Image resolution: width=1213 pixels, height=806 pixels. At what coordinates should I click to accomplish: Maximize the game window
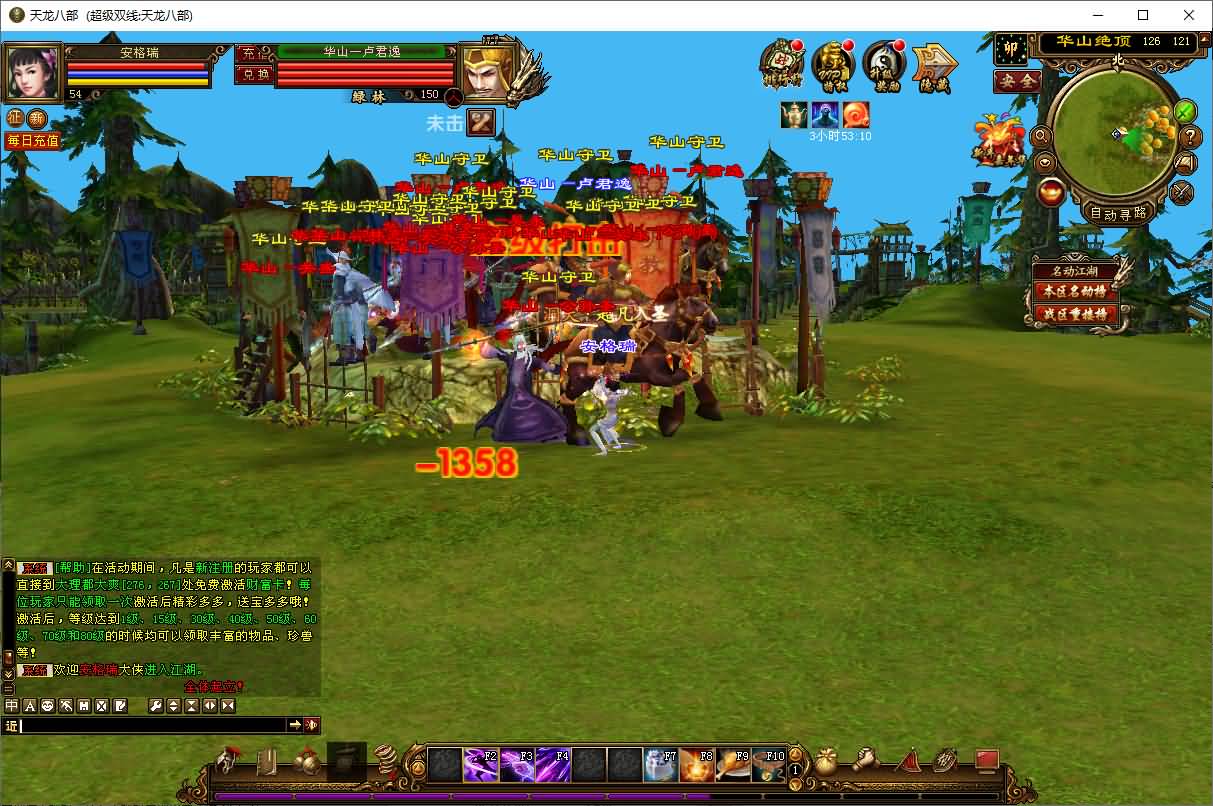click(1143, 15)
